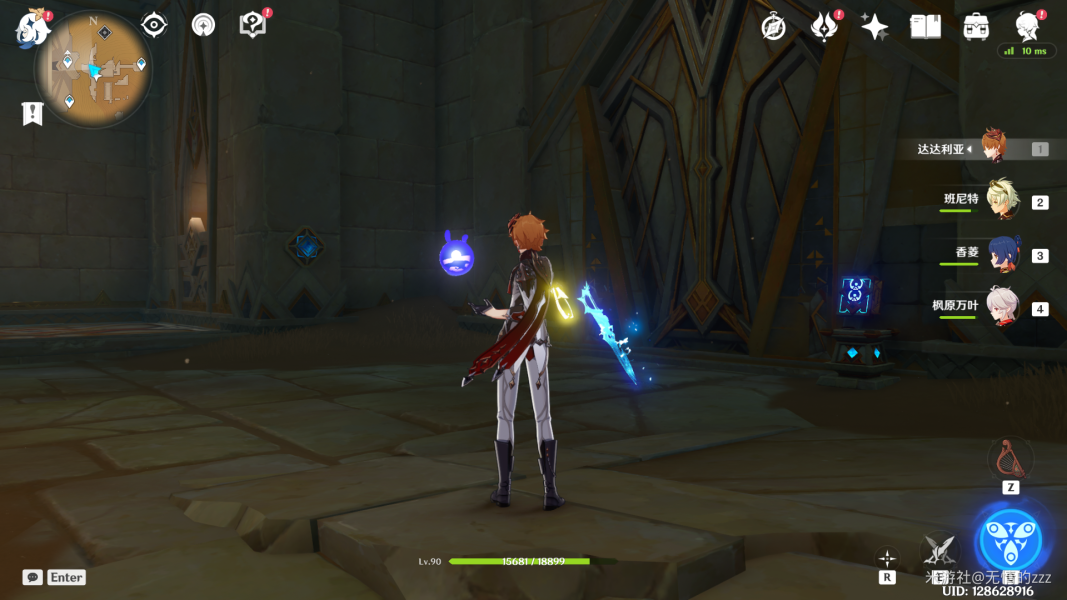This screenshot has width=1067, height=600.
Task: Open the arch-shaped icon beside the eye icon
Action: [203, 26]
